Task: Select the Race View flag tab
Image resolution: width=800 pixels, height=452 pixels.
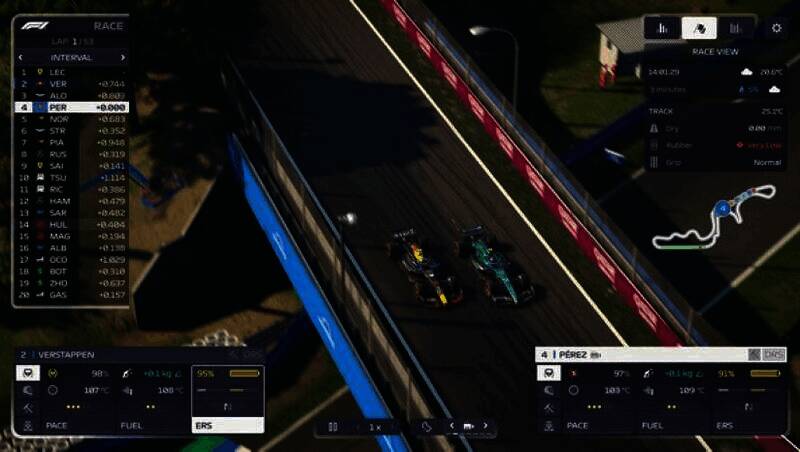Action: (x=699, y=28)
